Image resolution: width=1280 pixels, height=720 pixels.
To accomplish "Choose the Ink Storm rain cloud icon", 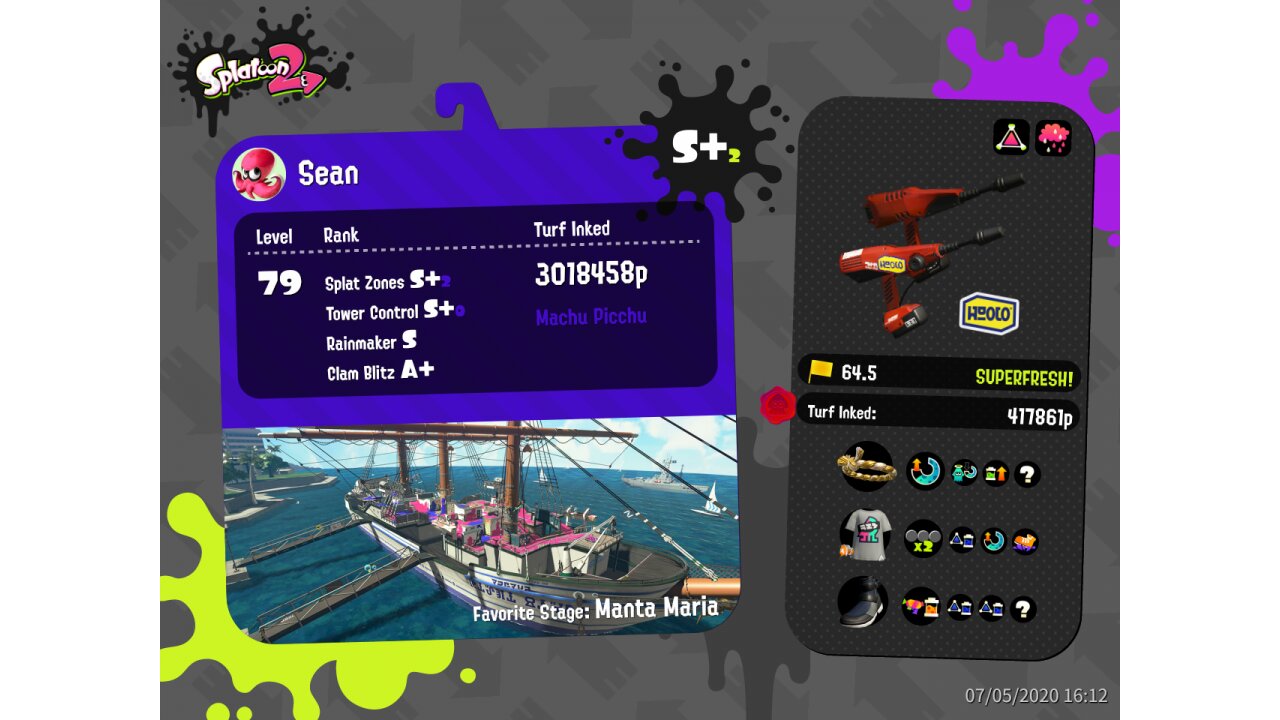I will (x=1053, y=137).
